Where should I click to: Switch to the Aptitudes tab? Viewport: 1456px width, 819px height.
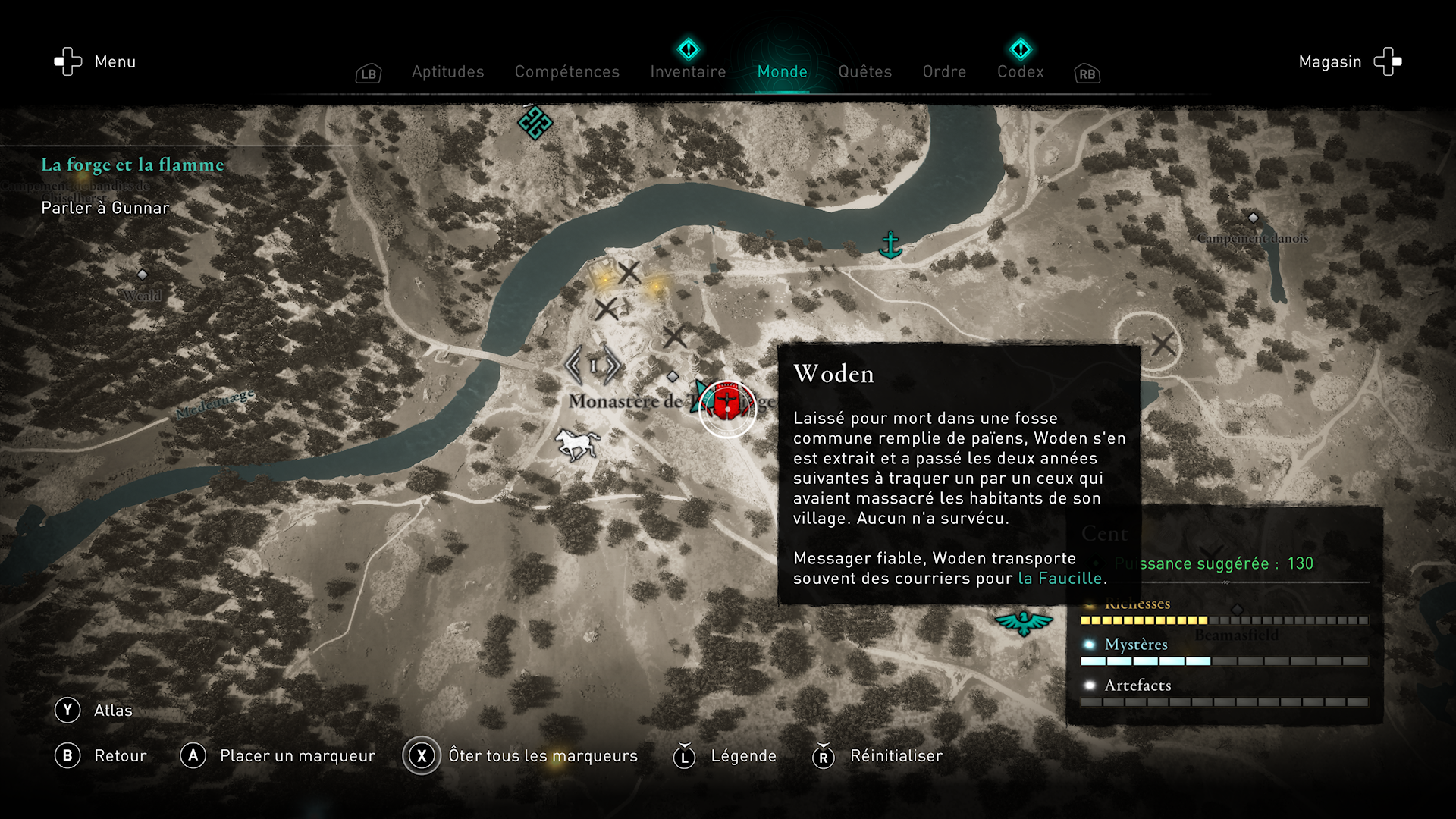click(x=447, y=72)
